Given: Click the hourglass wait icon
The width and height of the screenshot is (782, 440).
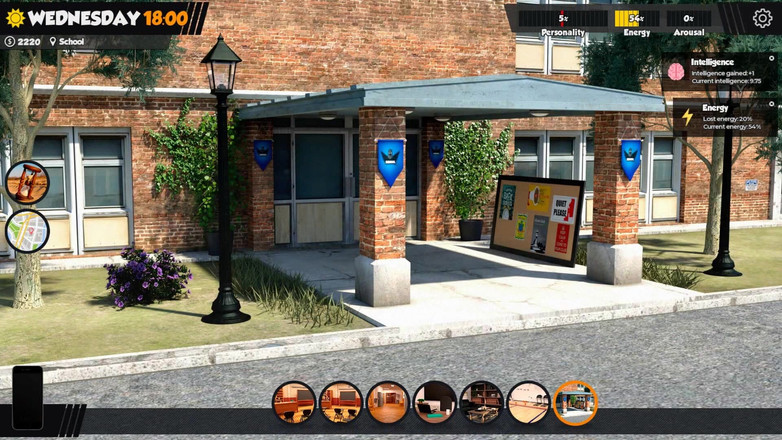Looking at the screenshot, I should click(27, 182).
